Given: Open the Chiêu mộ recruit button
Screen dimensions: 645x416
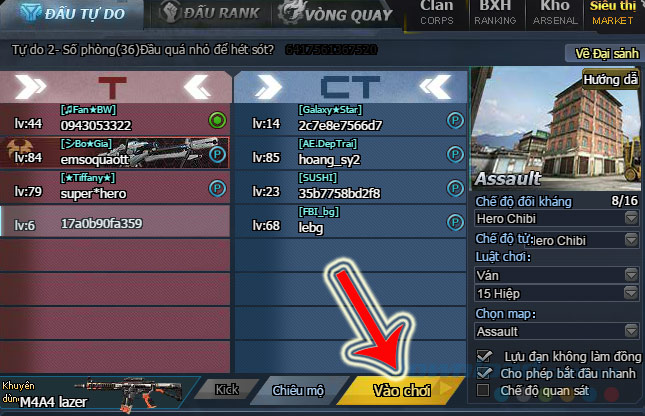Looking at the screenshot, I should [x=298, y=390].
